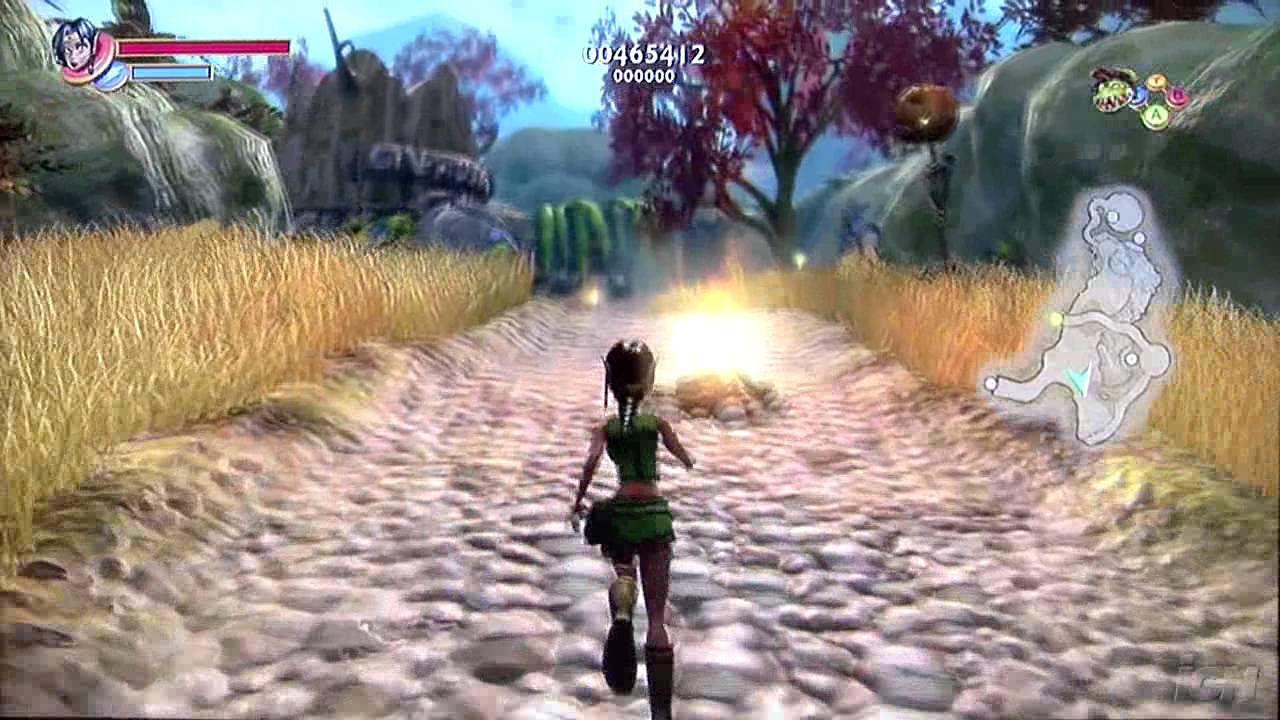Select the glowing waypoint dot on the minimap
The width and height of the screenshot is (1280, 720).
1057,318
